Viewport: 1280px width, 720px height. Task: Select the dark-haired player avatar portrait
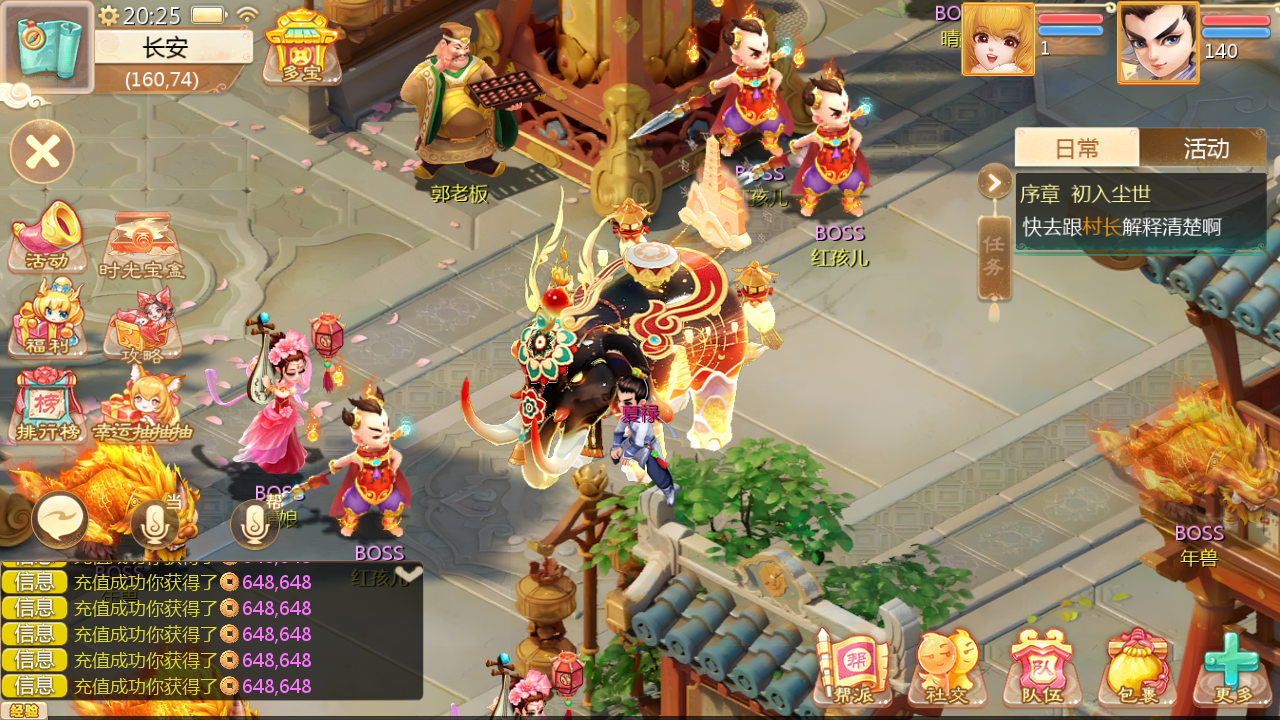pos(1158,42)
